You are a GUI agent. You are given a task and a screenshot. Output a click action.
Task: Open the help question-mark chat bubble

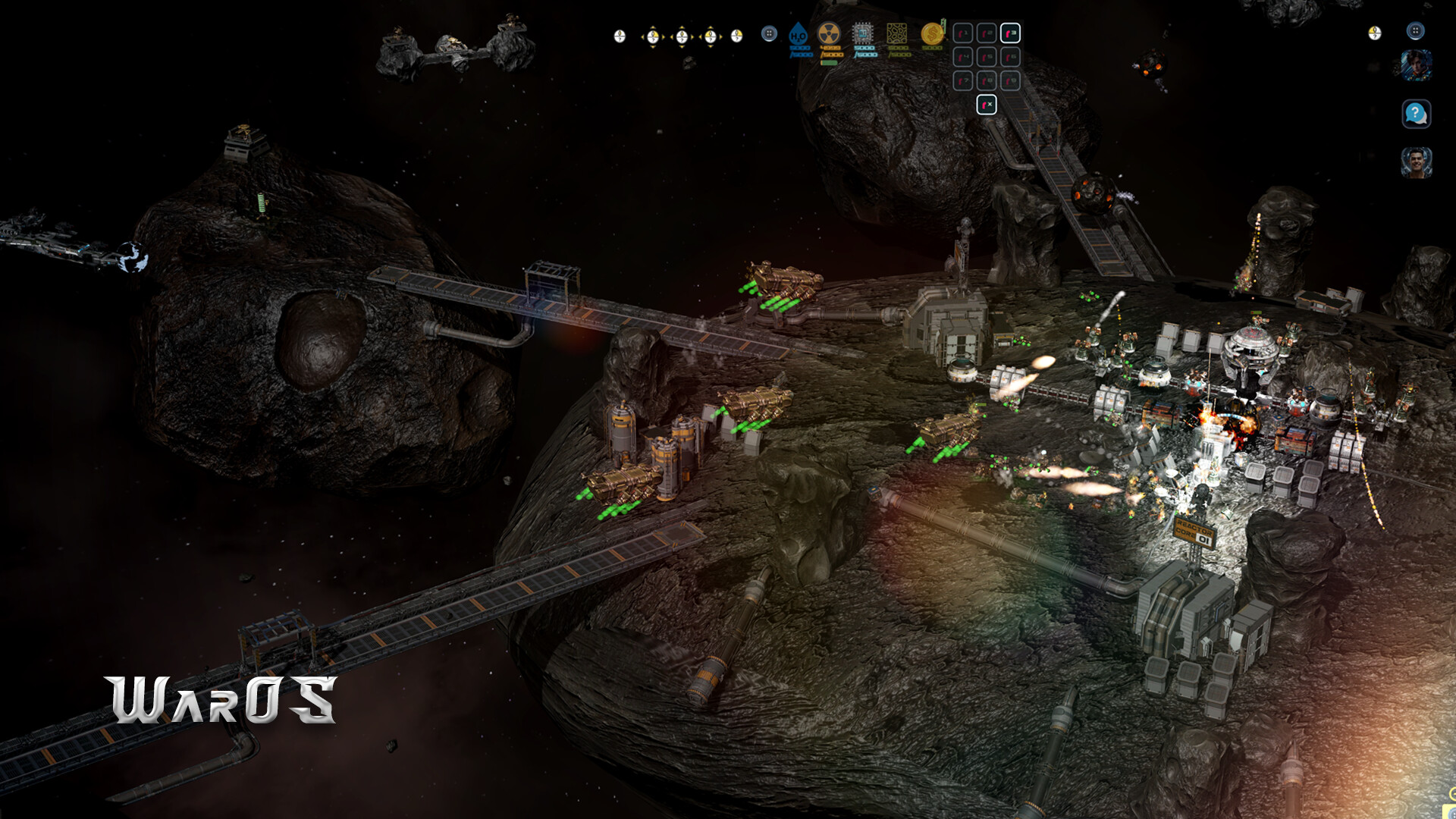tap(1416, 114)
